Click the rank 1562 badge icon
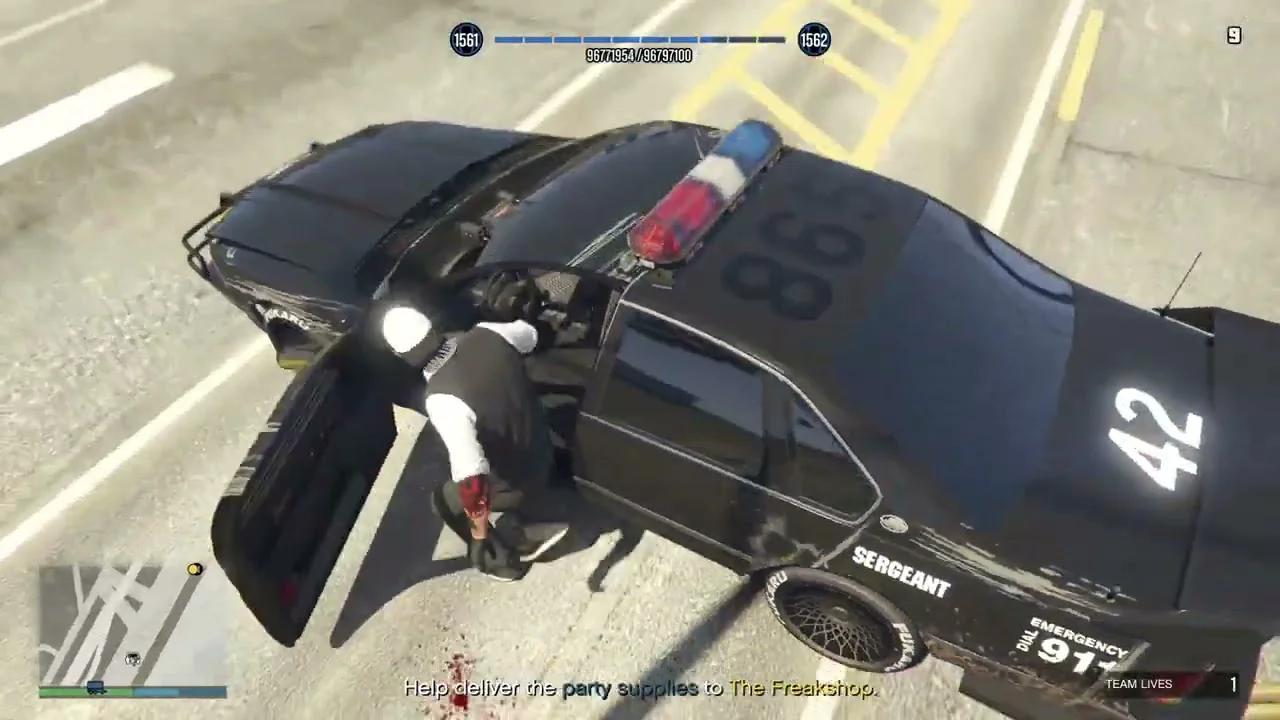The height and width of the screenshot is (720, 1280). point(814,40)
